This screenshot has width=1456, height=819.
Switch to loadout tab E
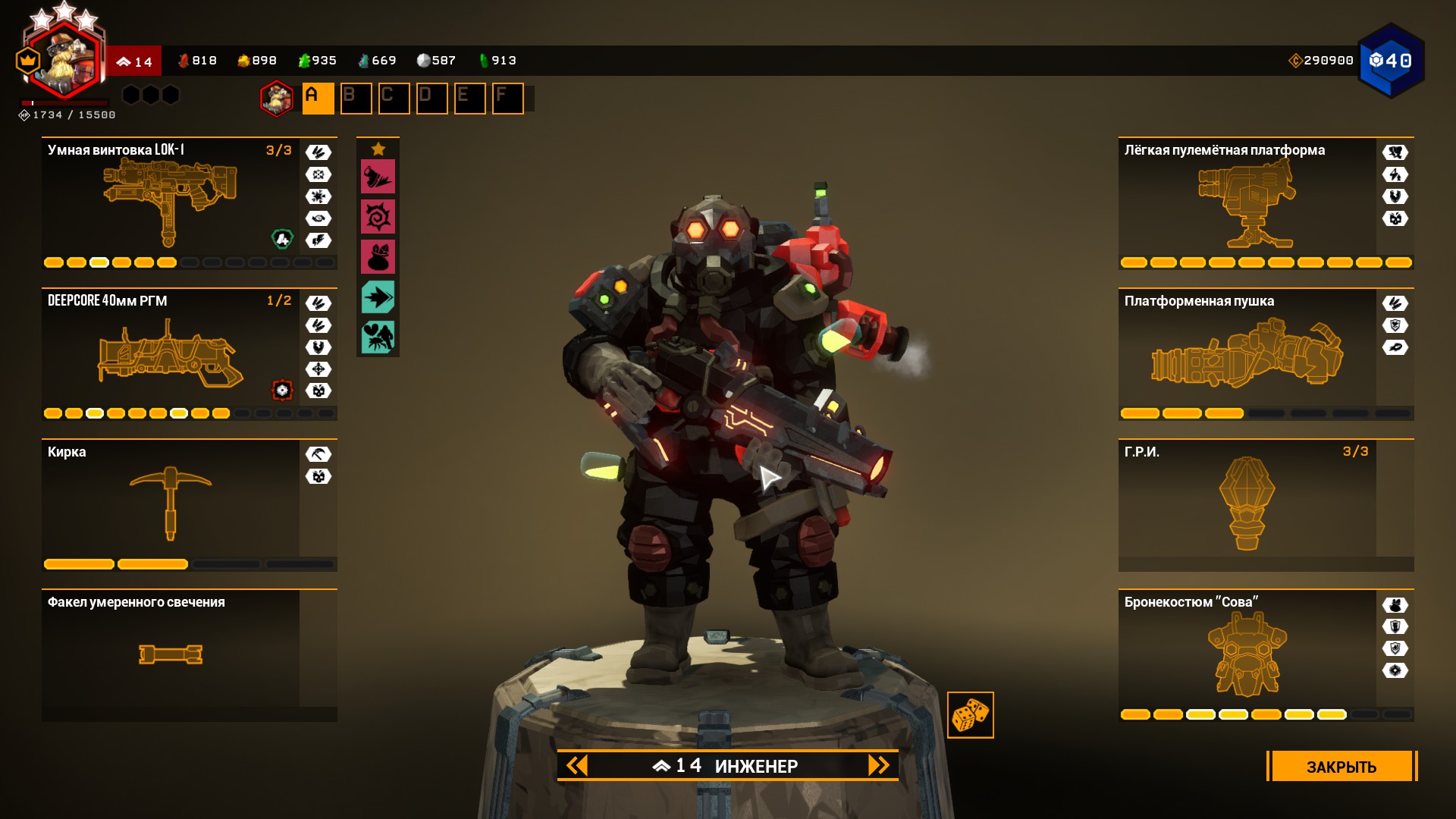[x=469, y=99]
